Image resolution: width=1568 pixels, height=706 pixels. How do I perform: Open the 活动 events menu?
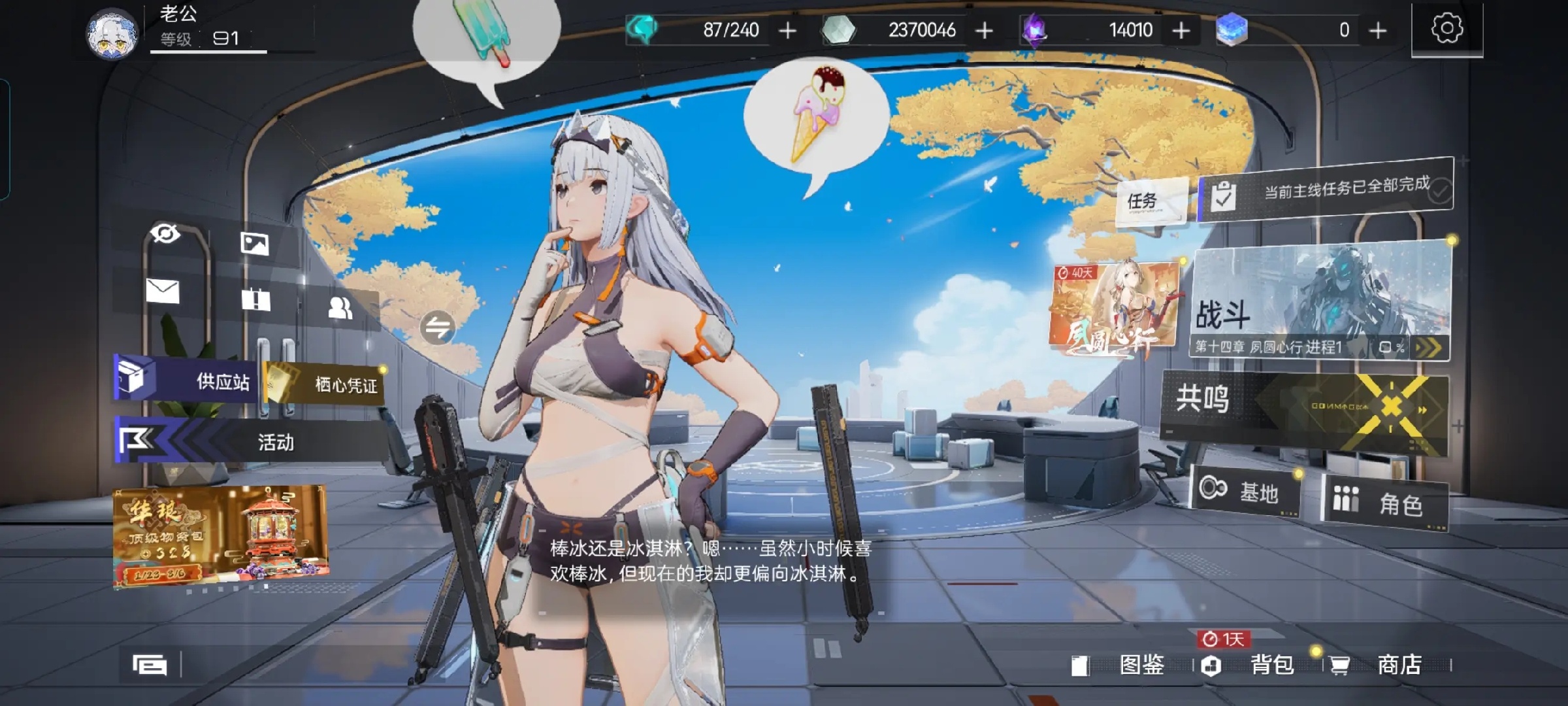(x=252, y=442)
